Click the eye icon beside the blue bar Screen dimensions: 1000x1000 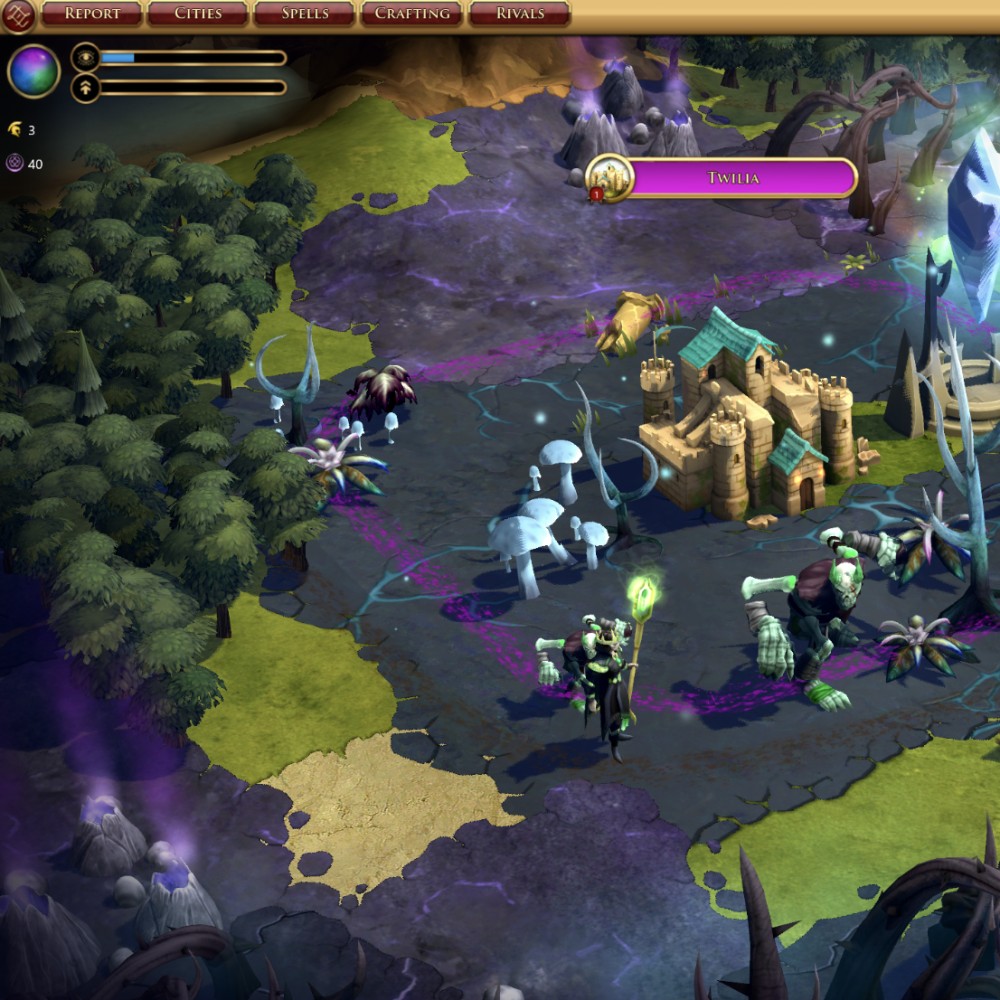click(86, 58)
